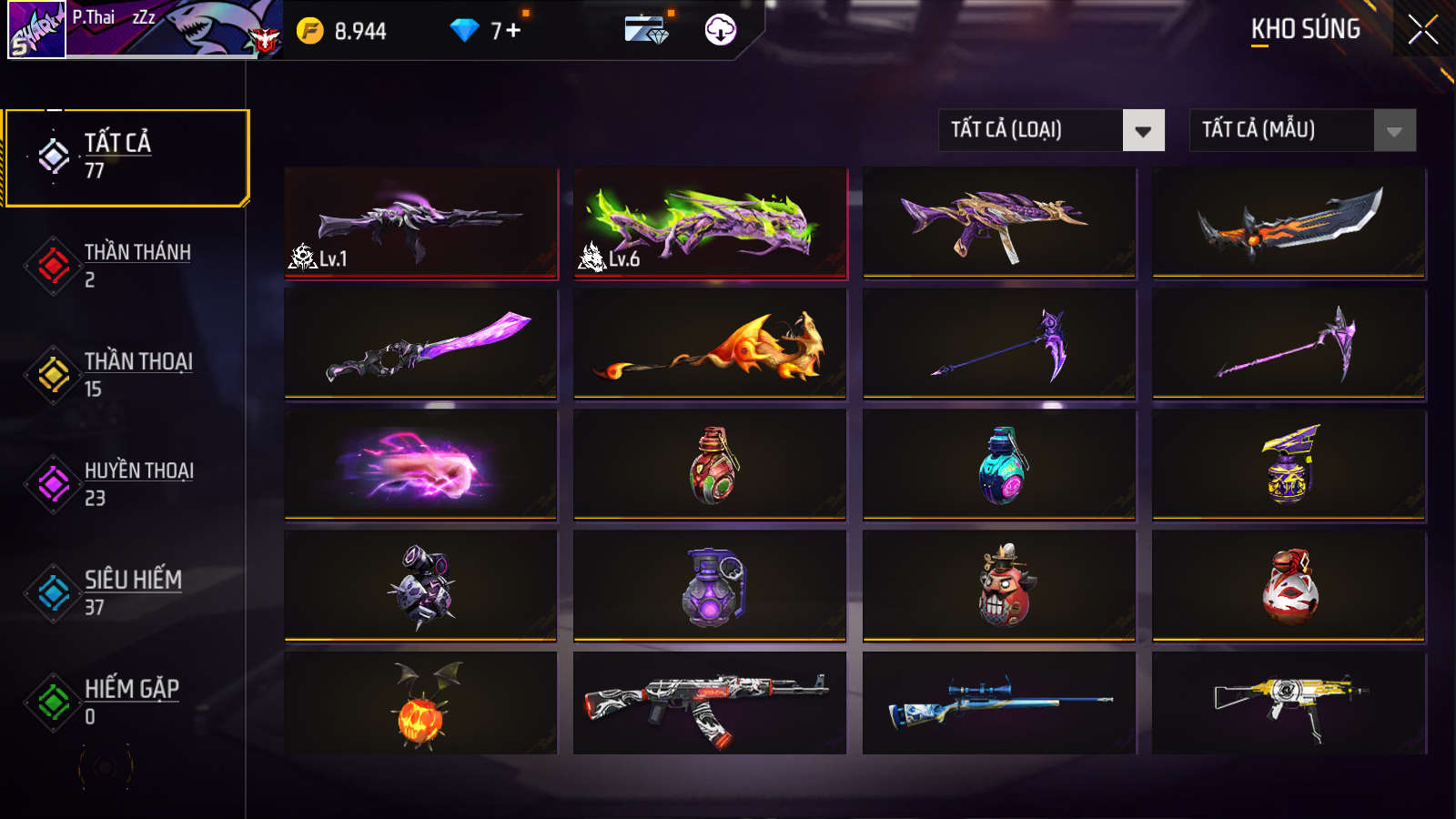Select the Lv.1 purple weapon skin
The height and width of the screenshot is (819, 1456).
tap(420, 223)
